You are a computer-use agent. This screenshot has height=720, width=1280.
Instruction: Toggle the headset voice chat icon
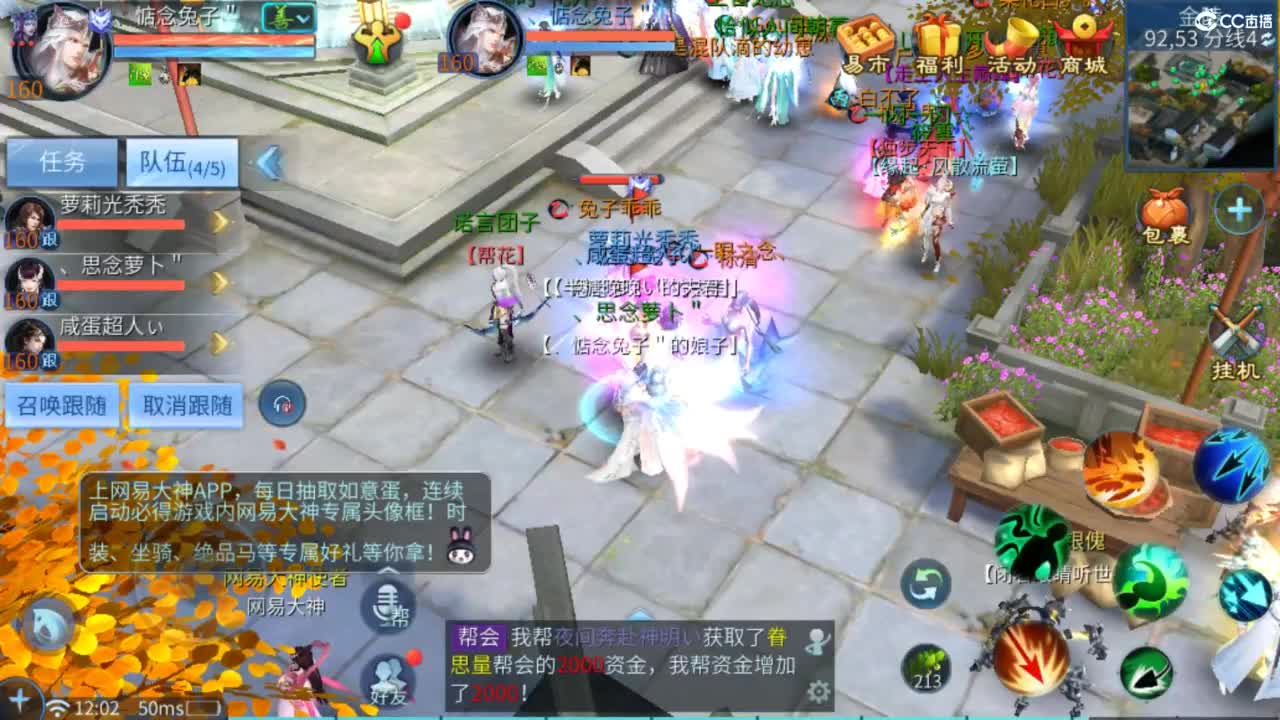click(281, 405)
